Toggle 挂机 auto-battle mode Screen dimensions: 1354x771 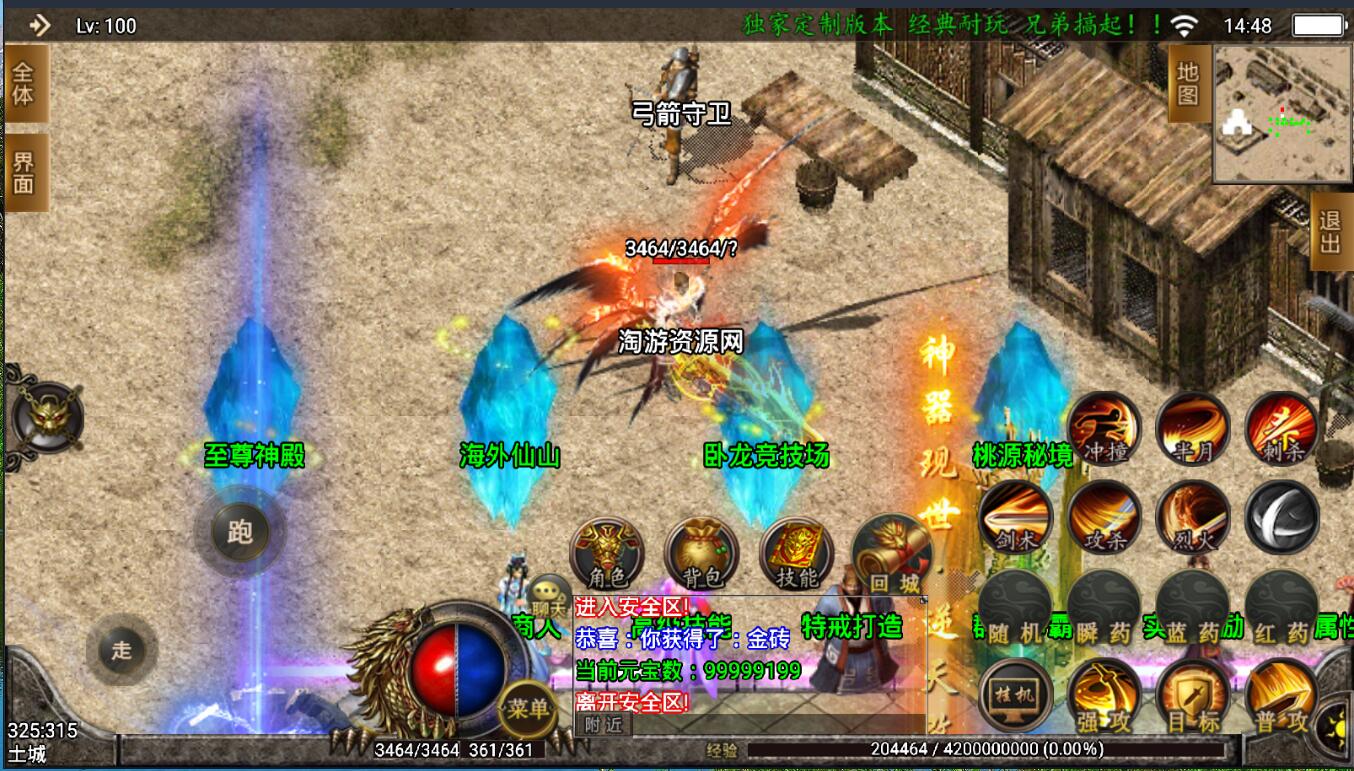(x=1015, y=695)
